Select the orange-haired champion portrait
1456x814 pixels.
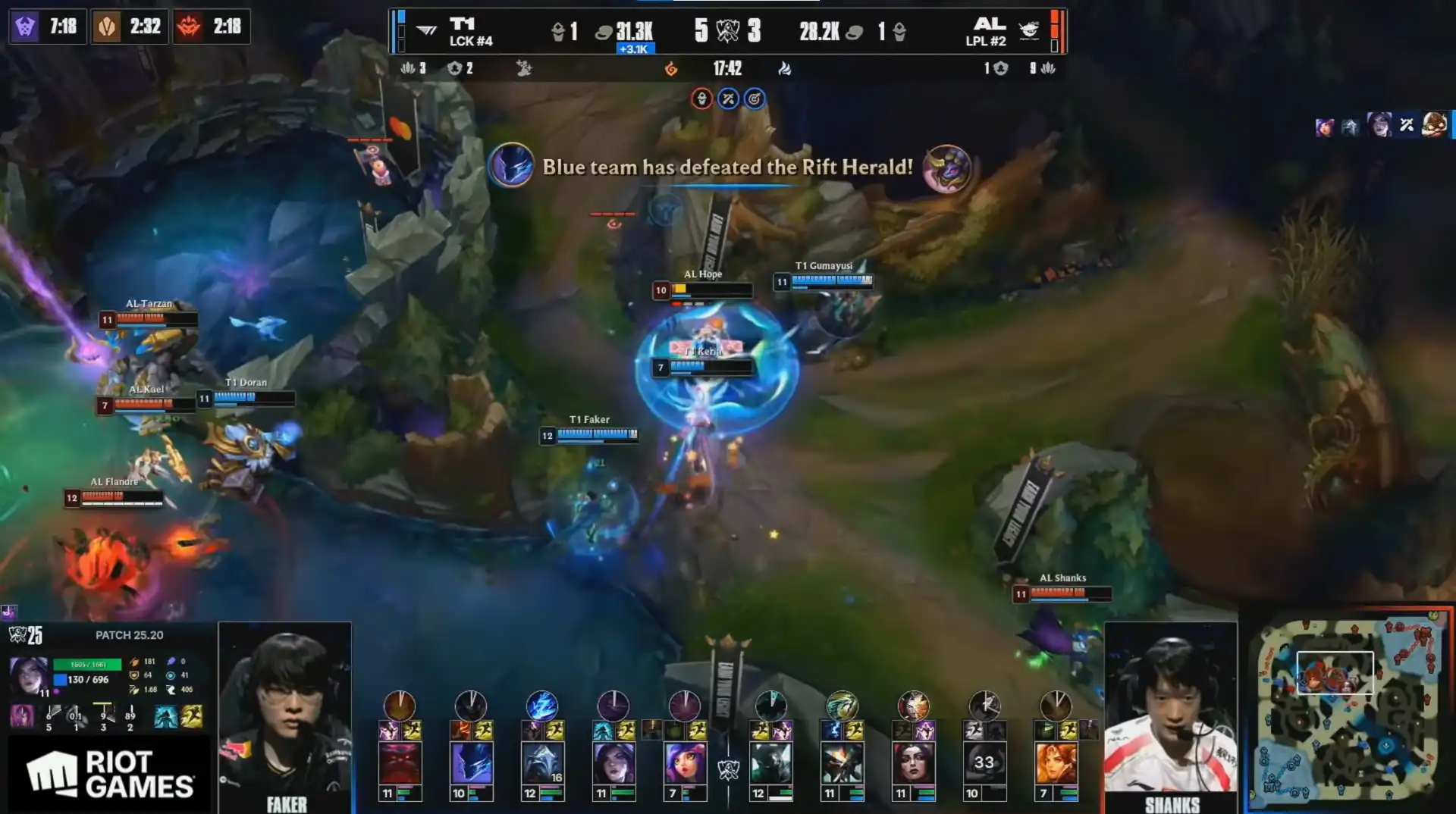click(x=1056, y=762)
